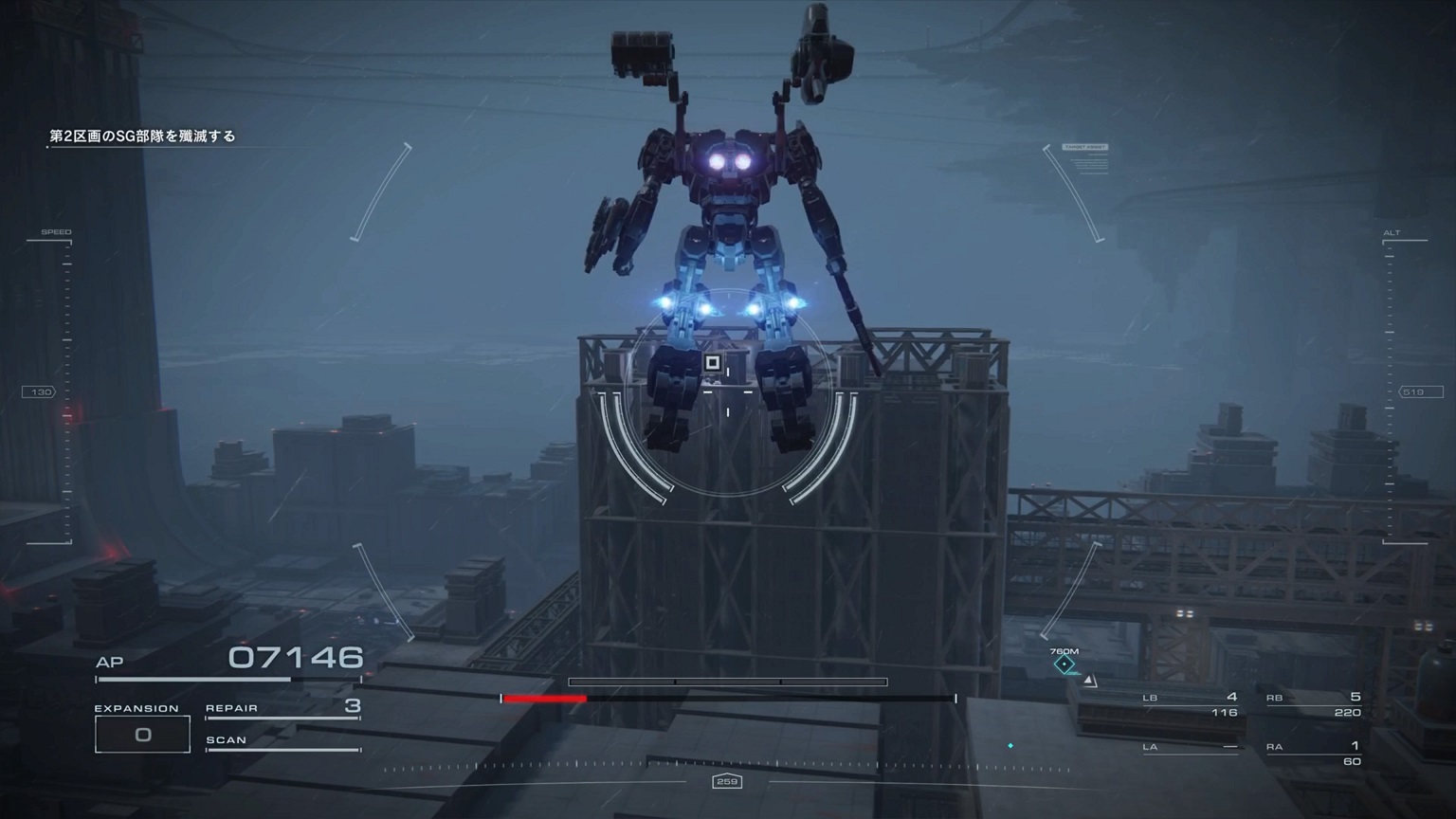Select the mission objective text about SG部隊
This screenshot has height=819, width=1456.
(142, 136)
